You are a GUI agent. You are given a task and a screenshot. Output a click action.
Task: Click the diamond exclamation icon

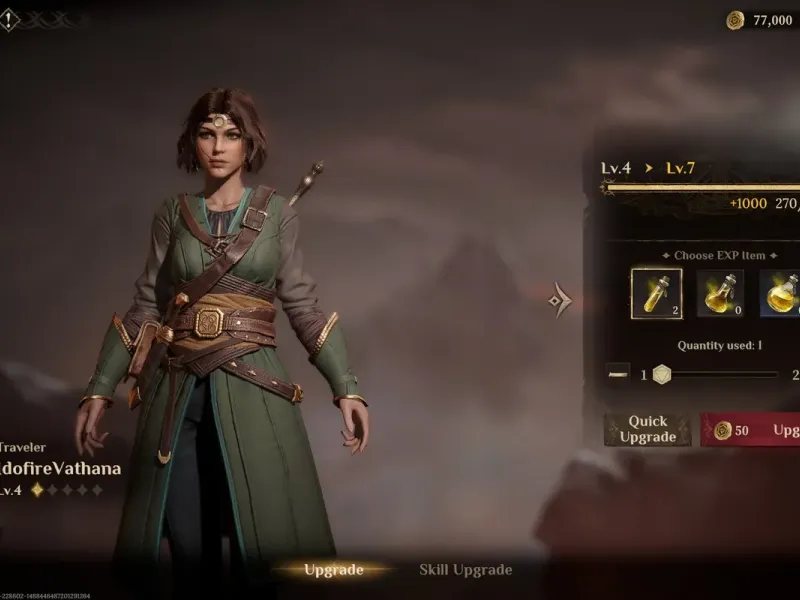9,19
